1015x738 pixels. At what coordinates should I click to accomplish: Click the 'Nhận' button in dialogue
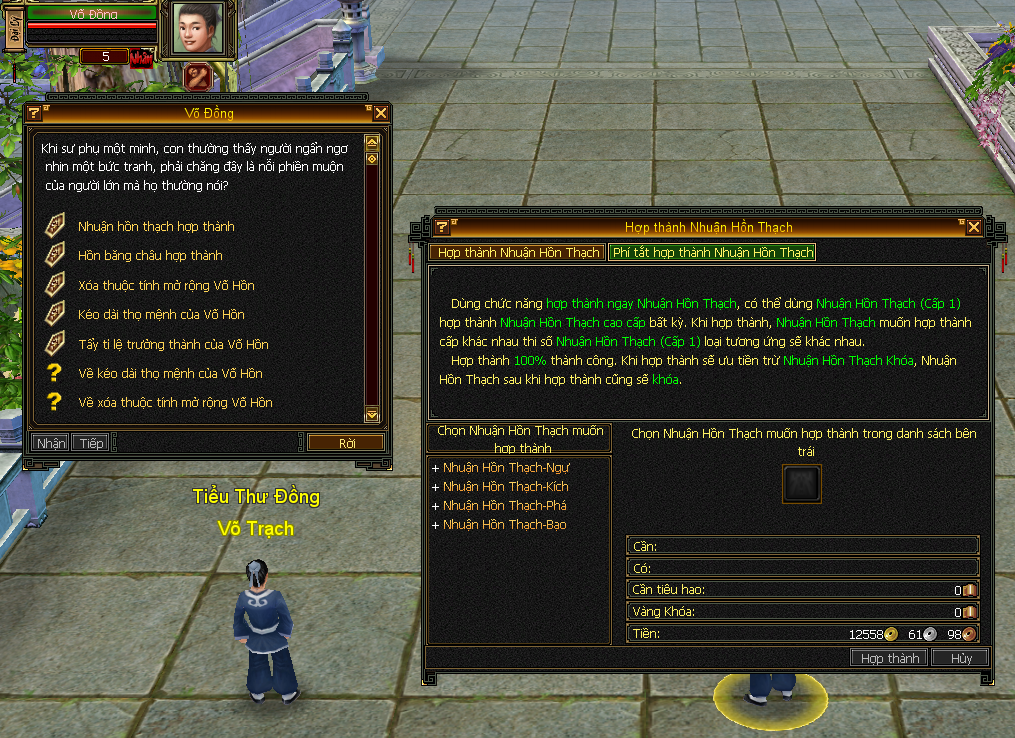coord(50,443)
